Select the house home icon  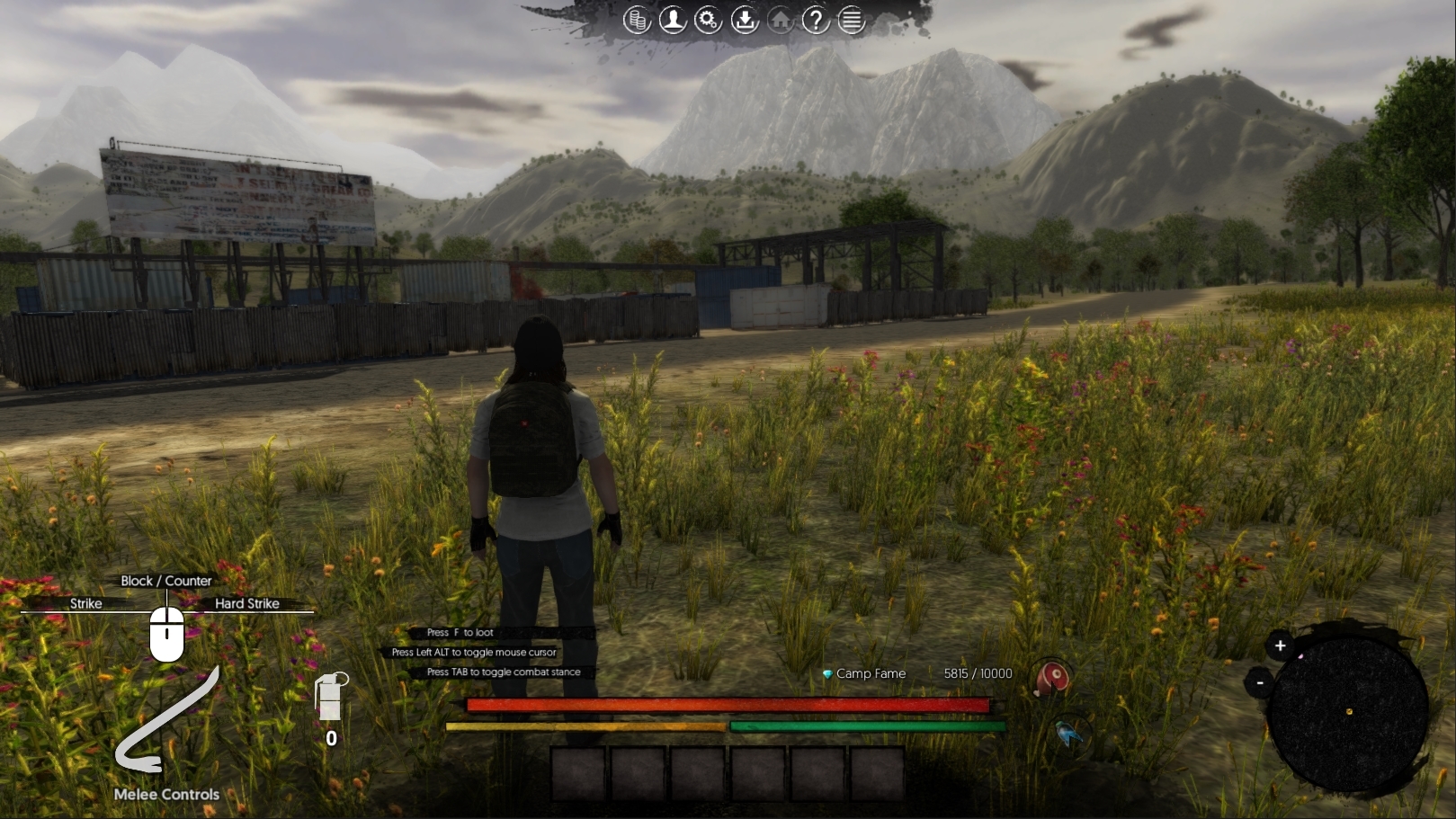[x=781, y=20]
